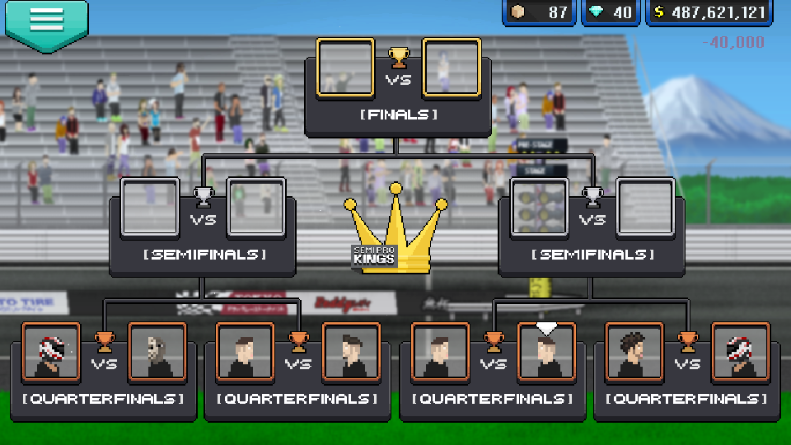
Task: Choose the portrait marked with the white arrow
Action: pyautogui.click(x=546, y=351)
